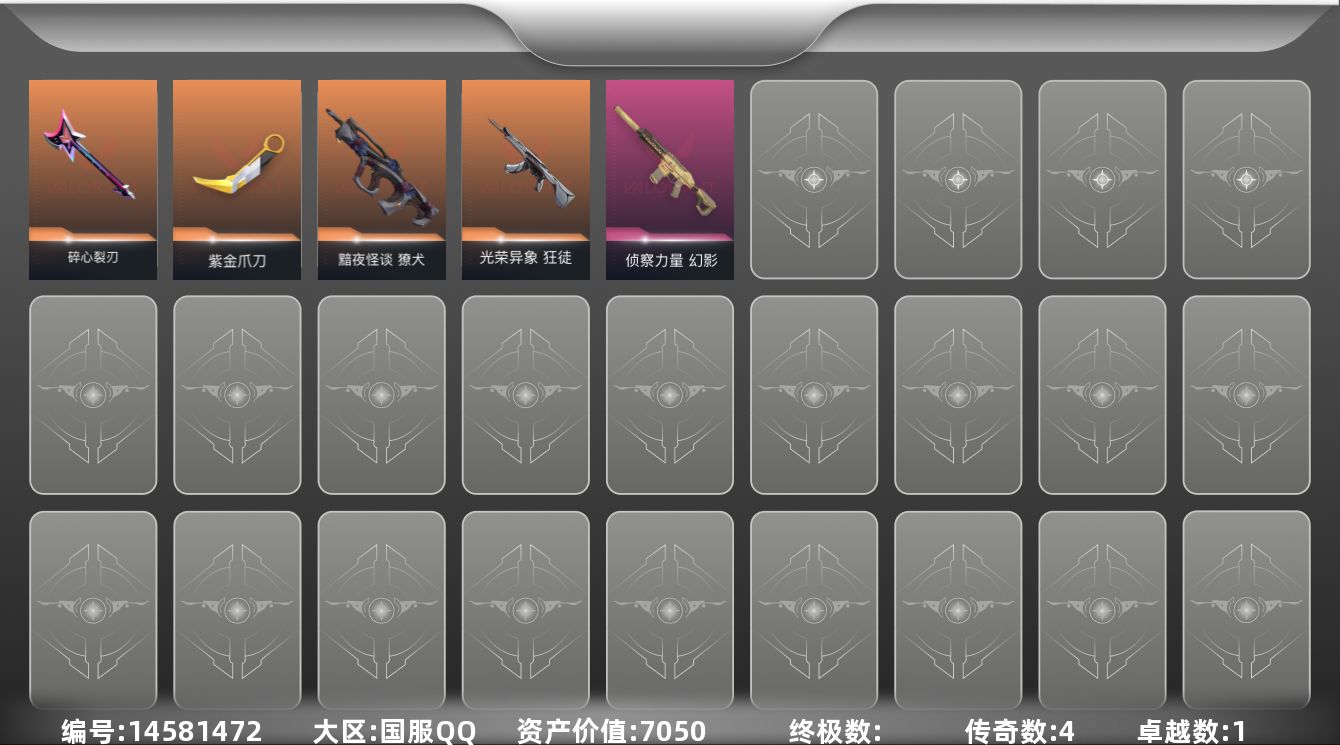1340x745 pixels.
Task: Click the asset value 资产价值:7050
Action: (606, 730)
